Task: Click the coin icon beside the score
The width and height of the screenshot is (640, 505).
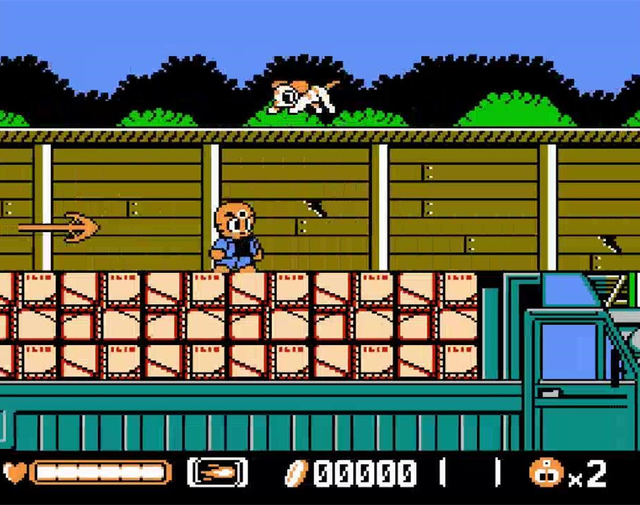Action: click(297, 472)
